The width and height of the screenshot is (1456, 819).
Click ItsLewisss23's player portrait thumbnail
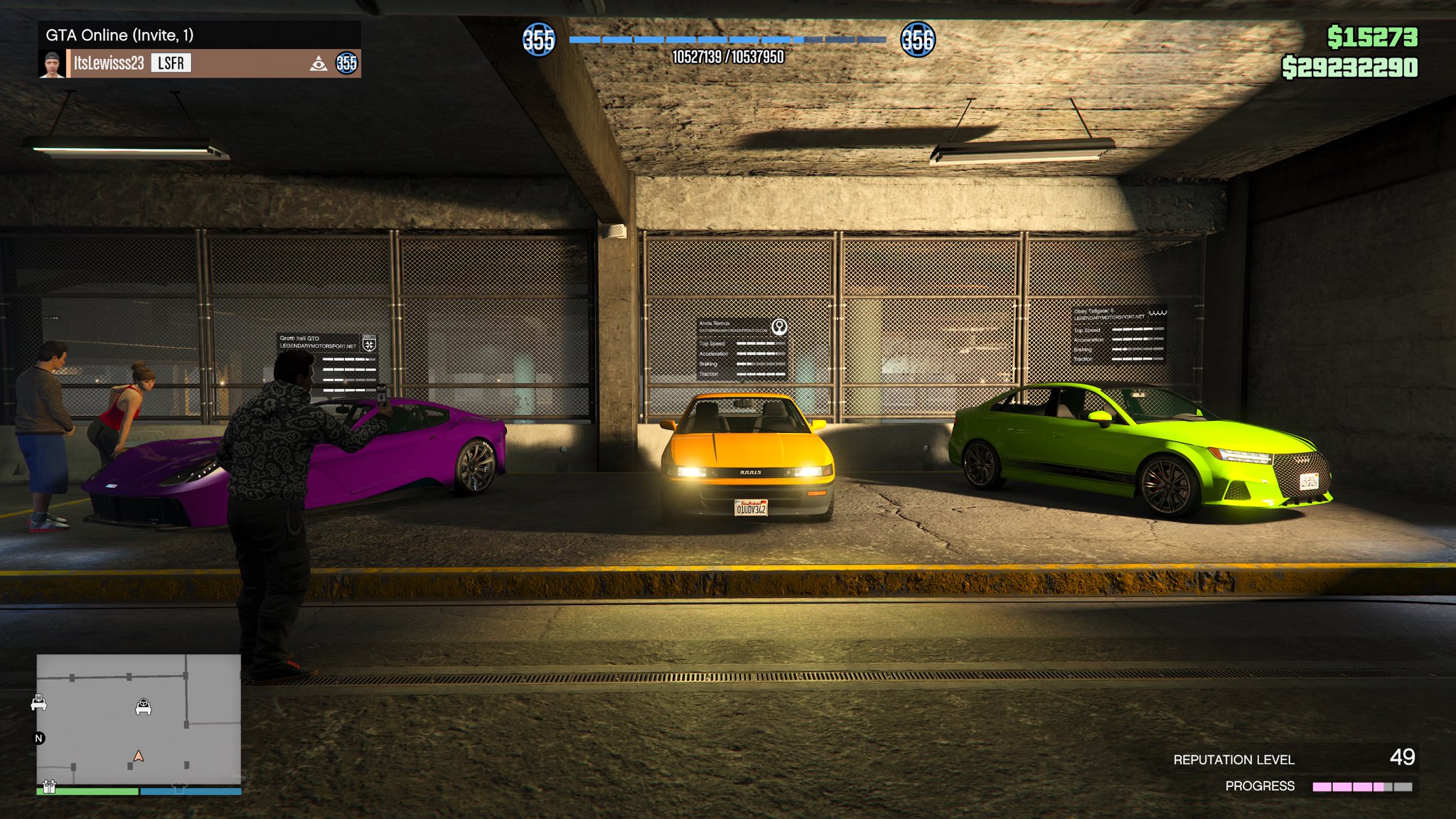(x=52, y=63)
